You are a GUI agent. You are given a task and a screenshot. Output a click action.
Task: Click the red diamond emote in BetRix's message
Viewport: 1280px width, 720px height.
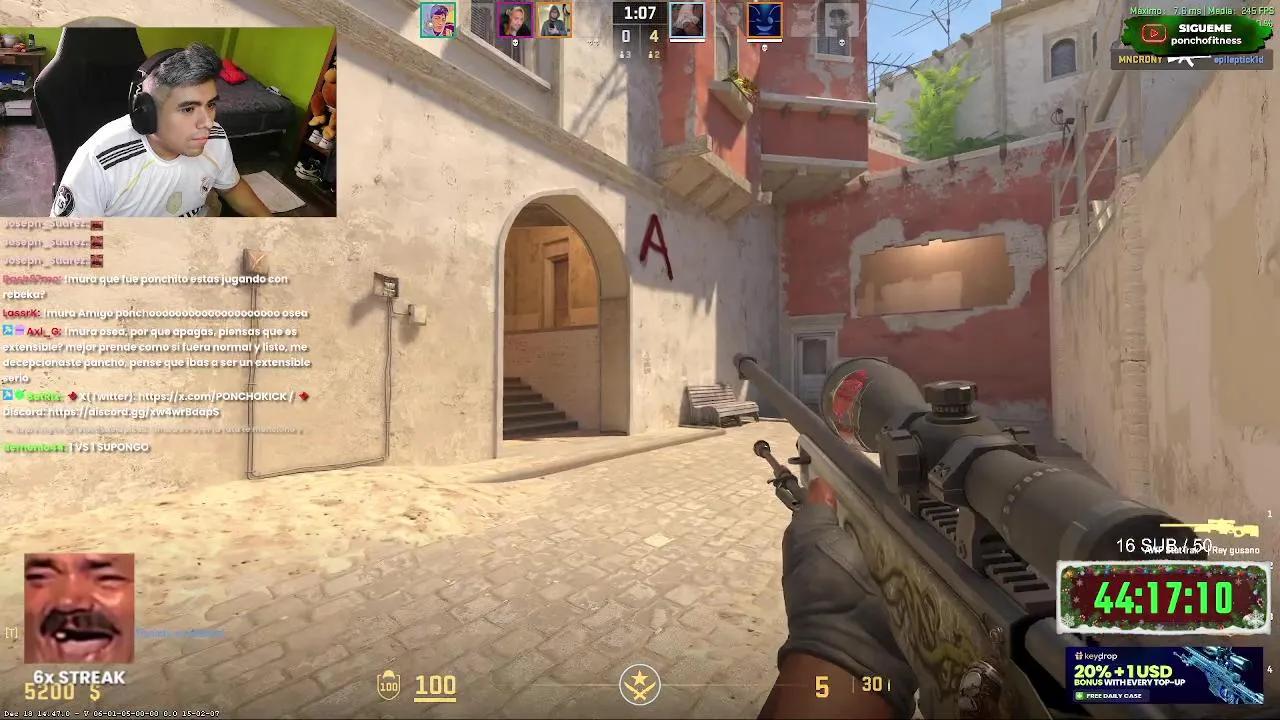(73, 396)
